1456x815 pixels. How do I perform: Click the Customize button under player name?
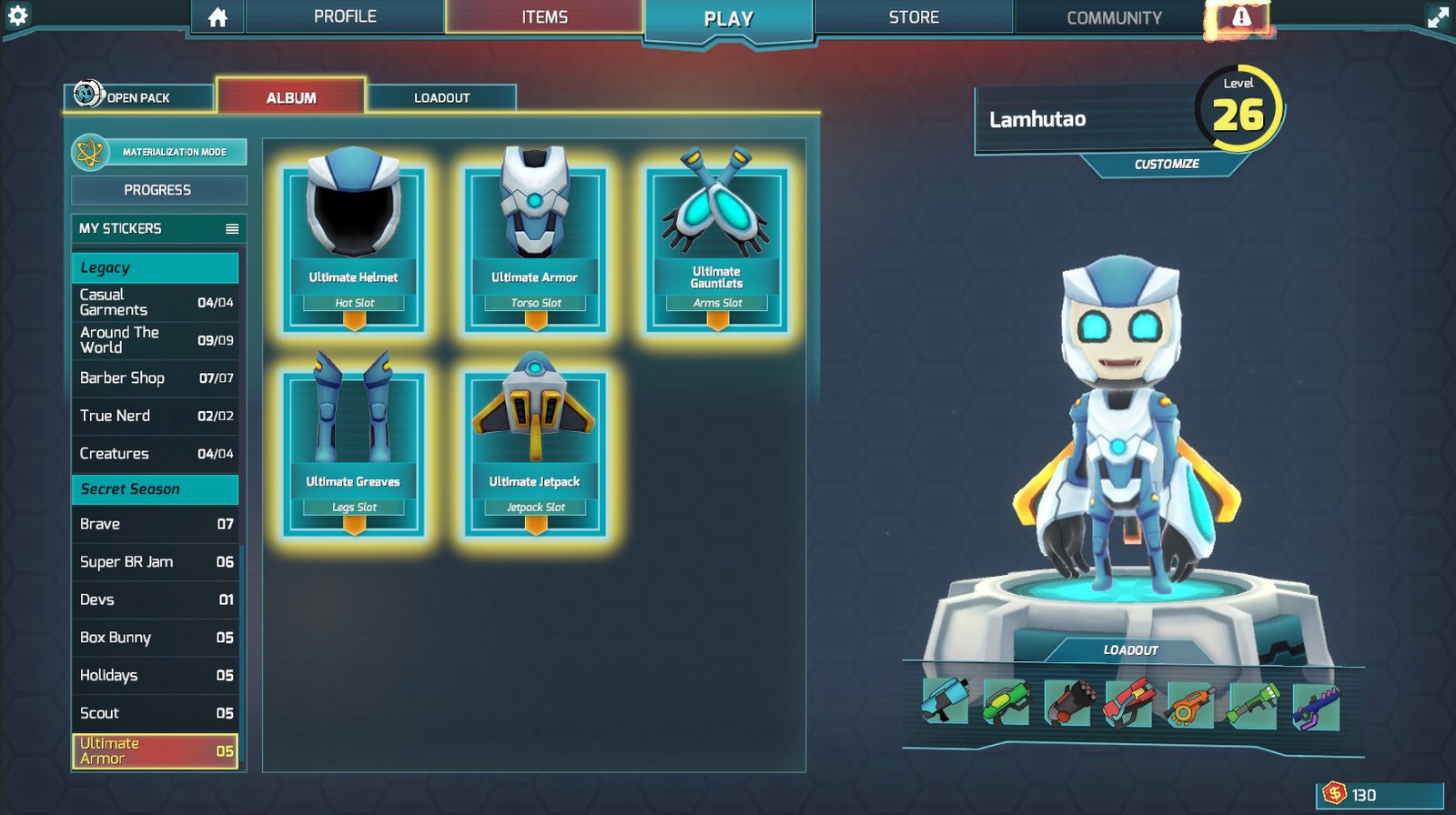click(1166, 164)
